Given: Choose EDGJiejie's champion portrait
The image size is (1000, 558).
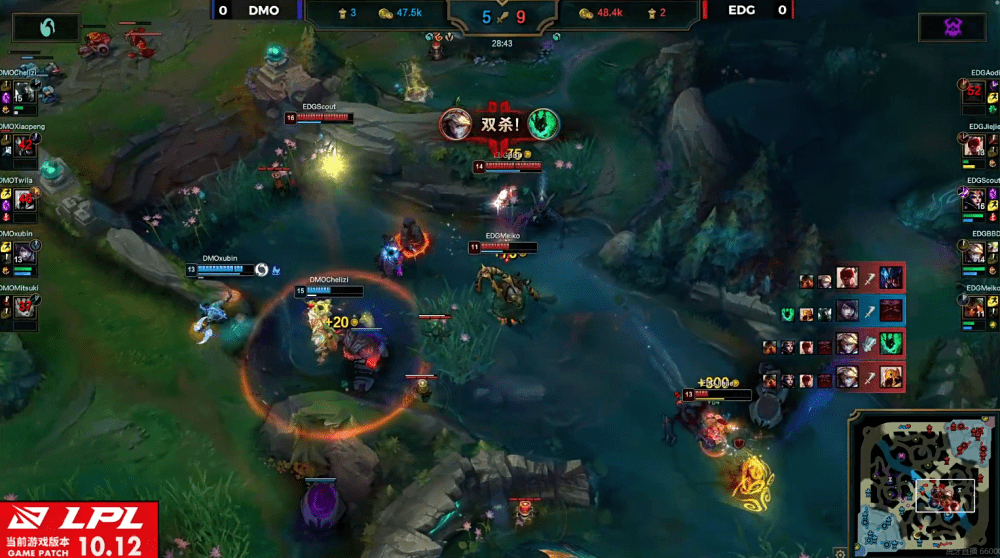Looking at the screenshot, I should point(974,147).
